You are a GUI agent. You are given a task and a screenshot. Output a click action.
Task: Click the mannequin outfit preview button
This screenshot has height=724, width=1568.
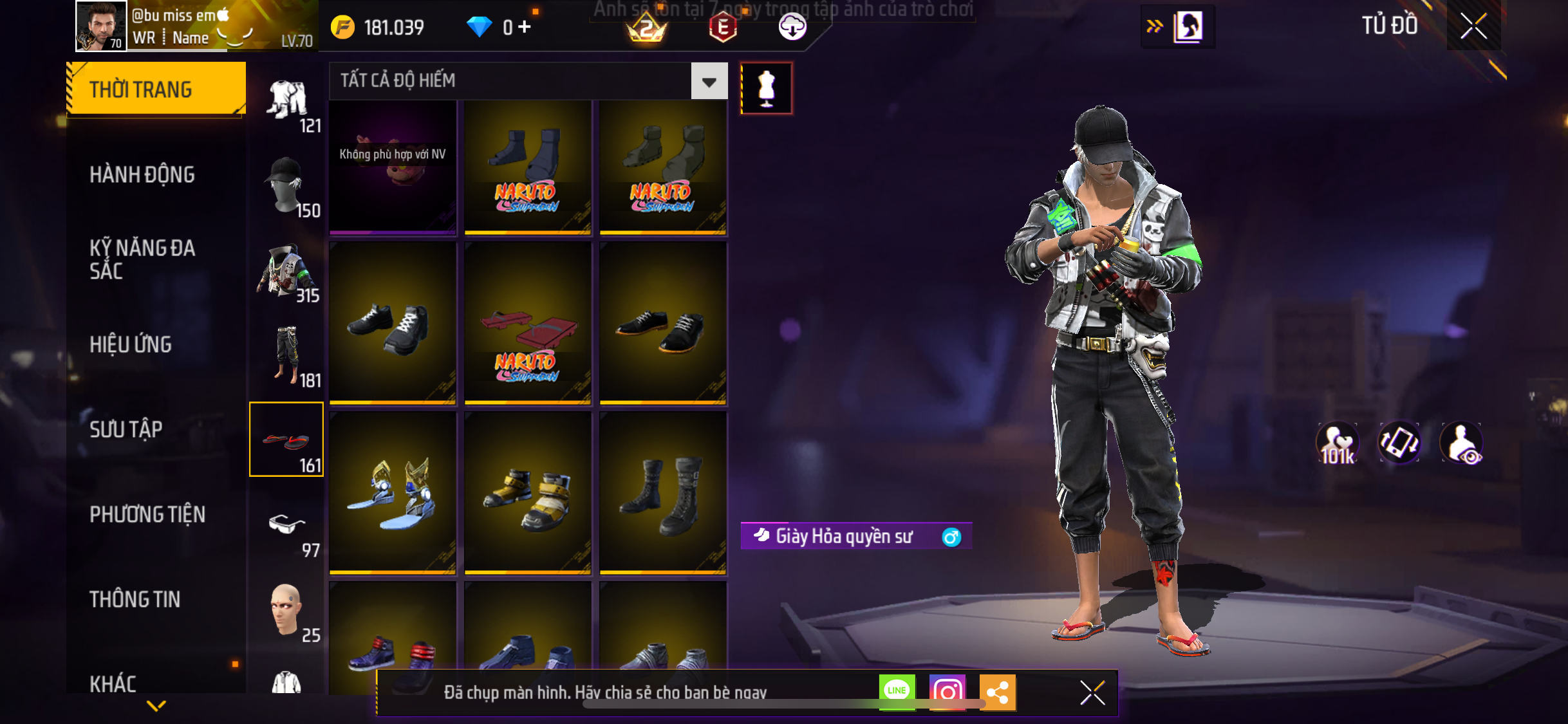pyautogui.click(x=766, y=88)
